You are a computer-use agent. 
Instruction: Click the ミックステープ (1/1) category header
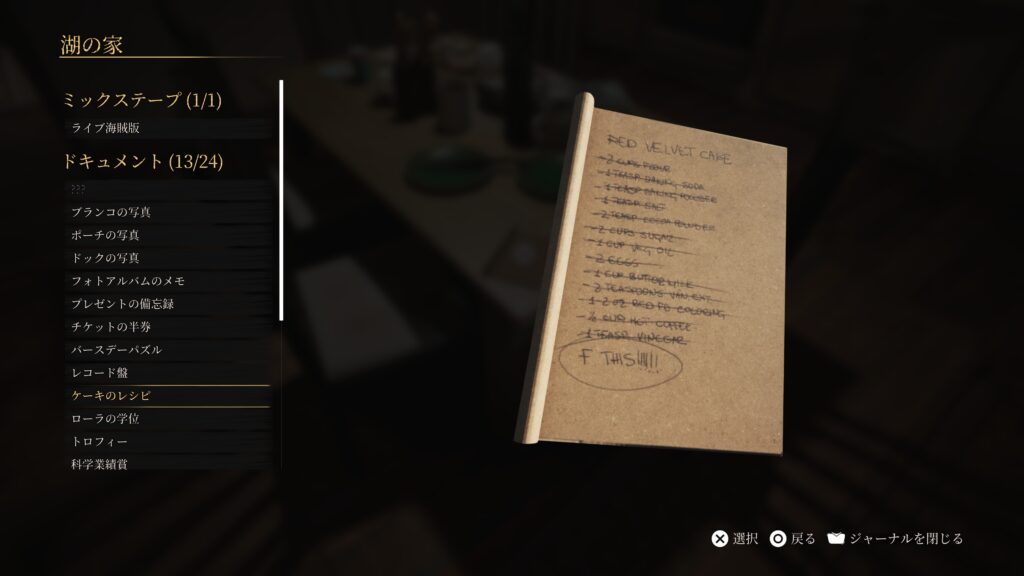[142, 100]
